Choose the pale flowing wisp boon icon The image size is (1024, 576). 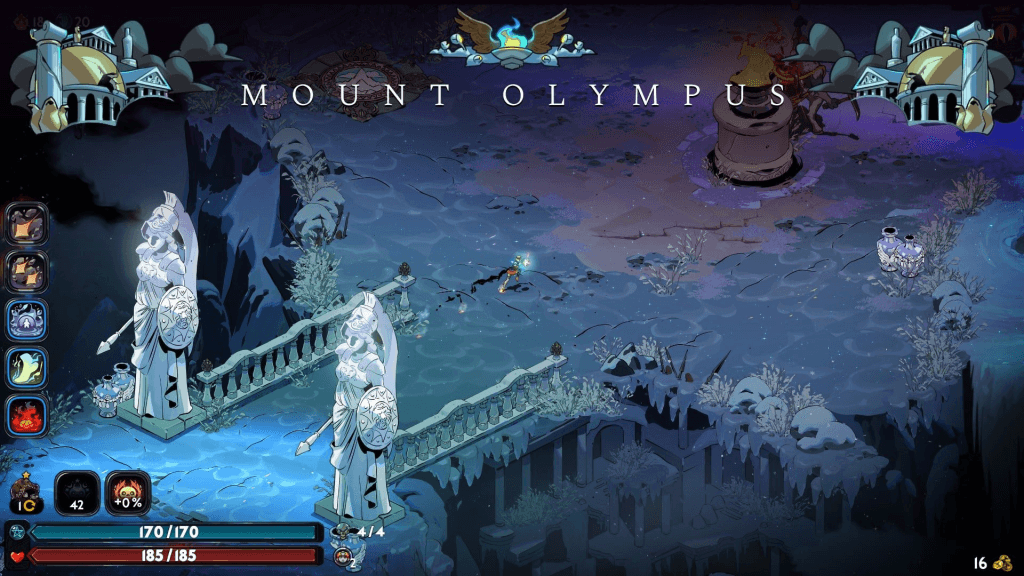[25, 369]
